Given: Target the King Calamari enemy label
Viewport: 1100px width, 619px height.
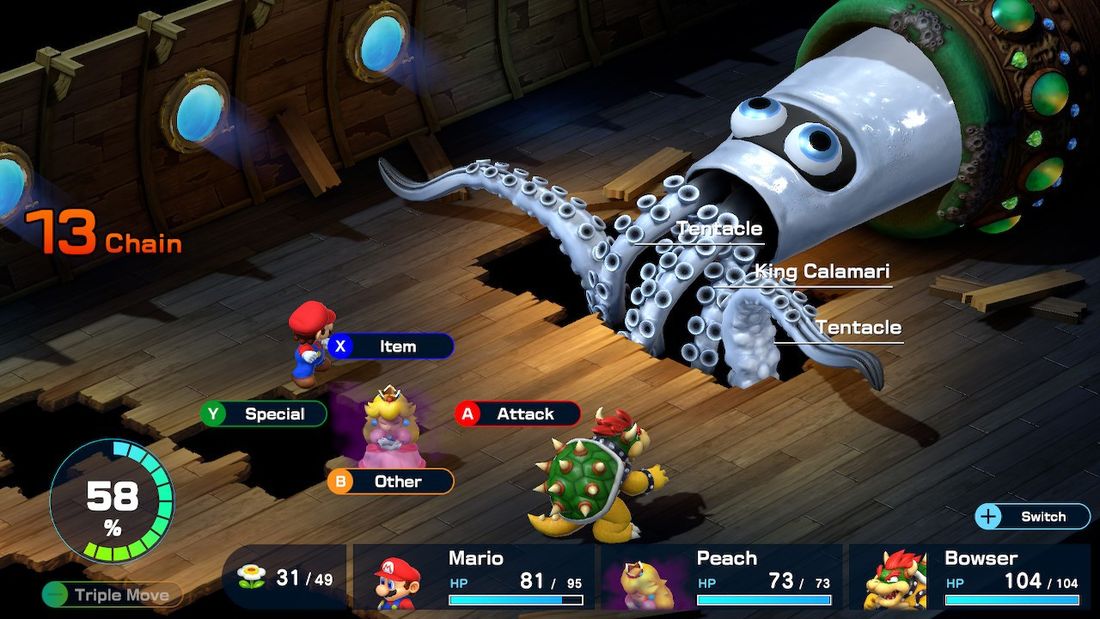Looking at the screenshot, I should click(x=821, y=271).
